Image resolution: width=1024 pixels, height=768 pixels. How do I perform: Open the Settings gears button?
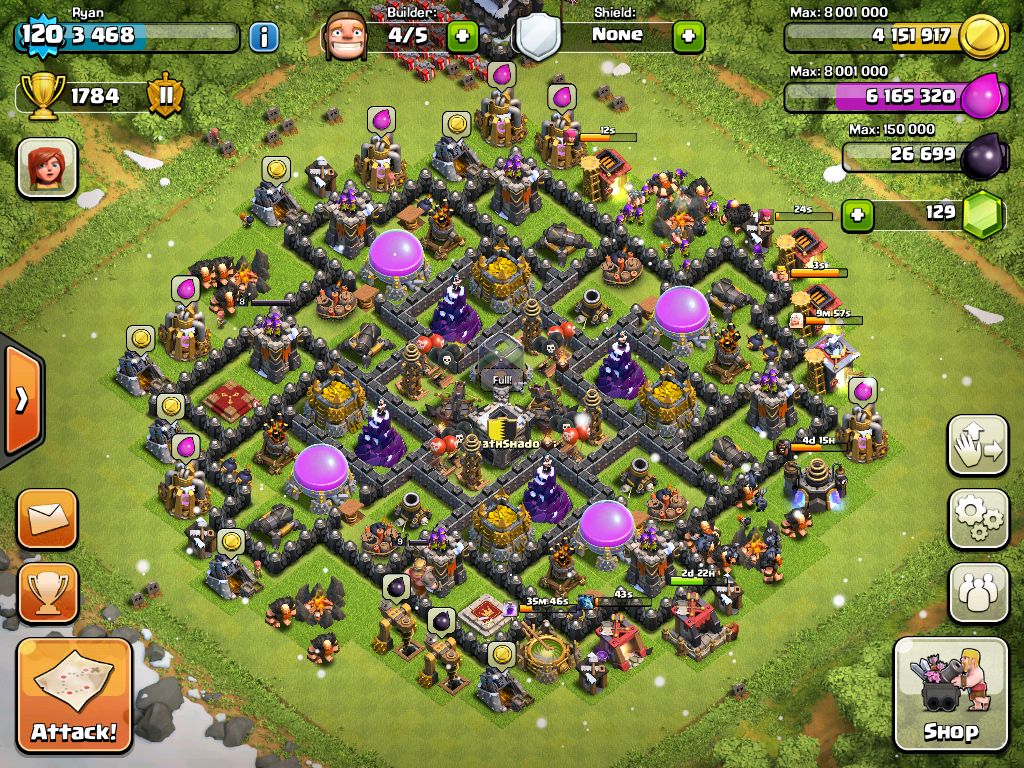(978, 518)
